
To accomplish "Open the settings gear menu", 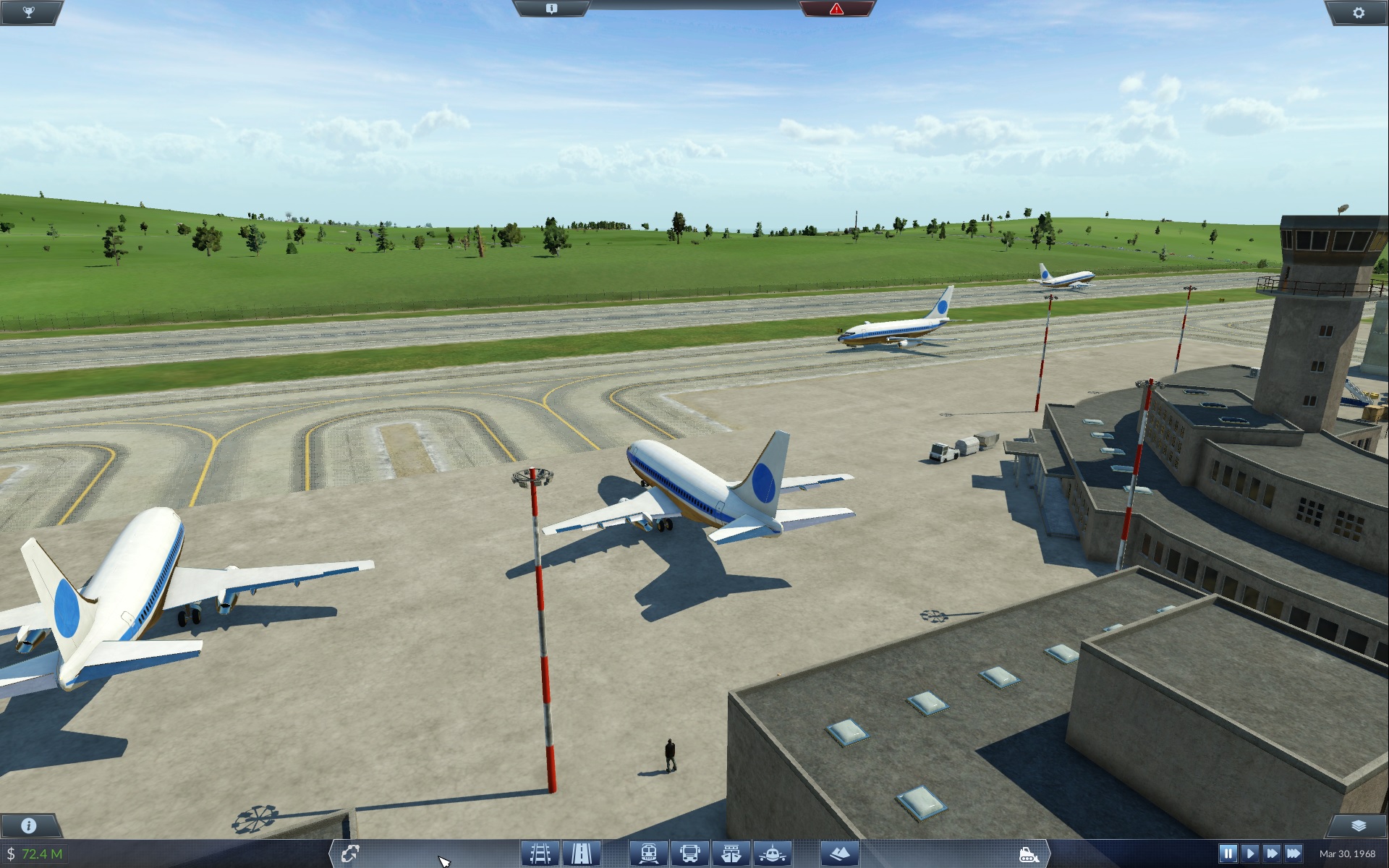I will (1358, 12).
